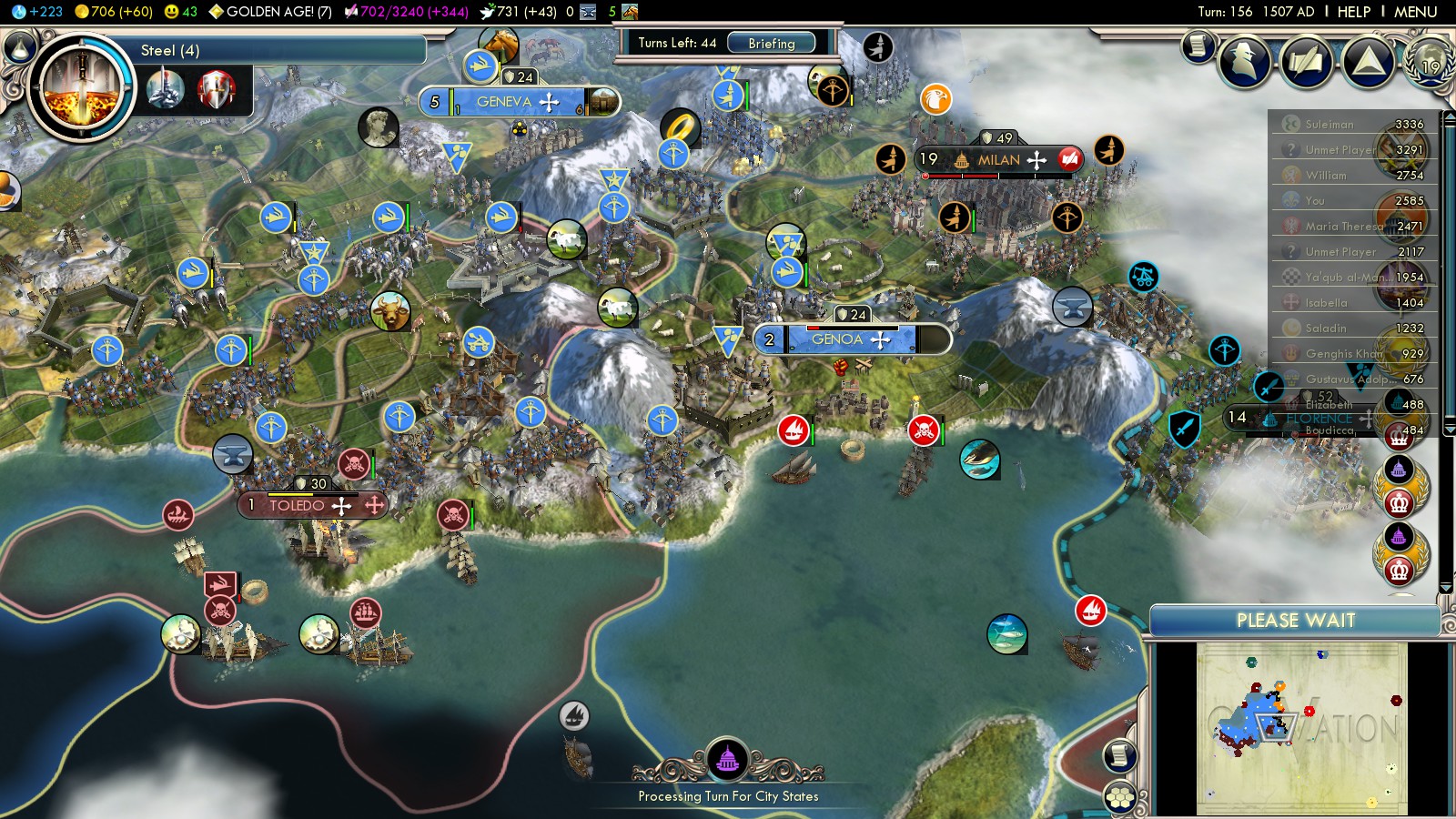Open the advisors pyramid button
1456x819 pixels.
click(1368, 62)
